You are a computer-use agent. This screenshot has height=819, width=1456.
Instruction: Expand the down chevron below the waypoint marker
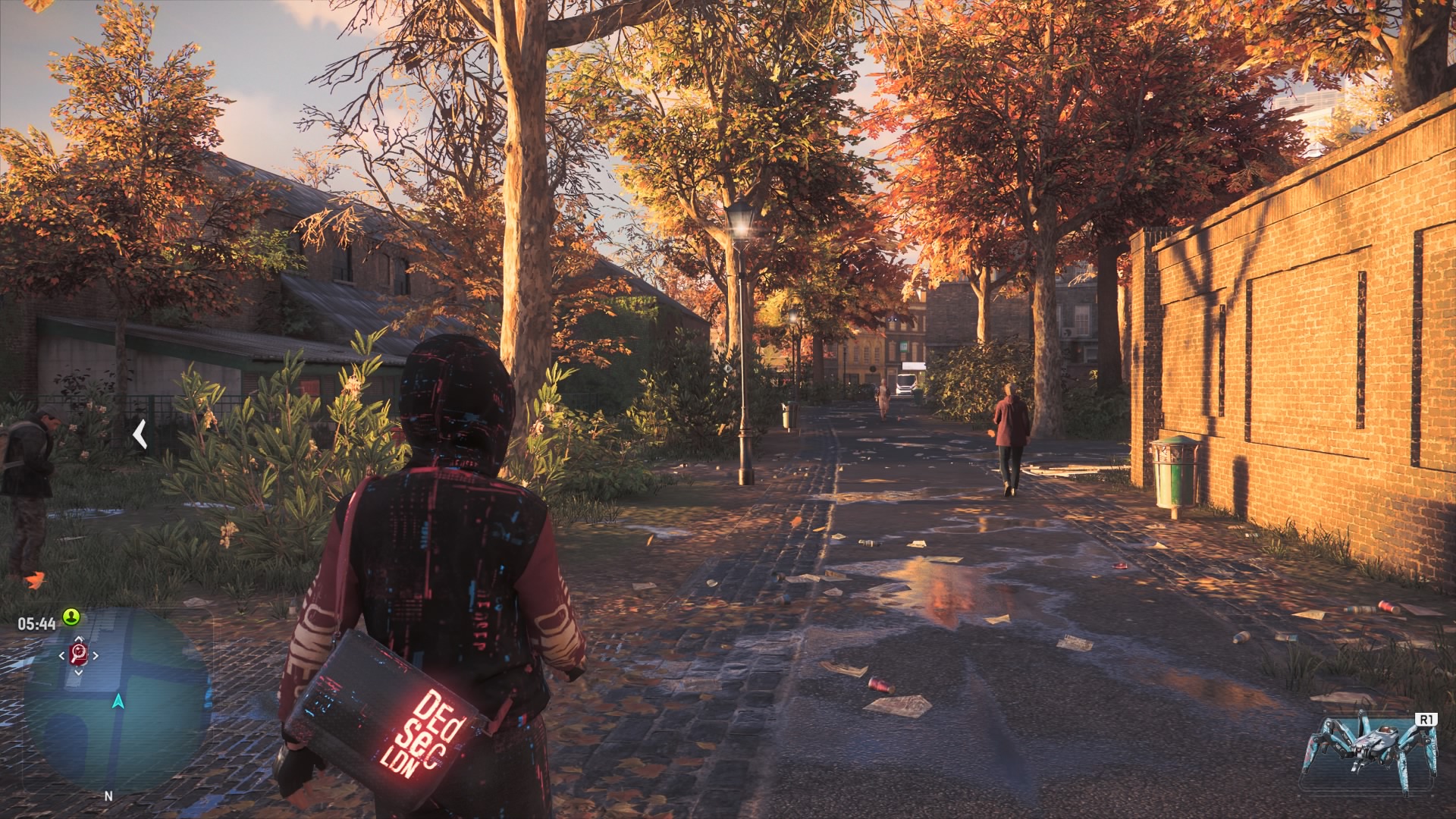[x=78, y=670]
